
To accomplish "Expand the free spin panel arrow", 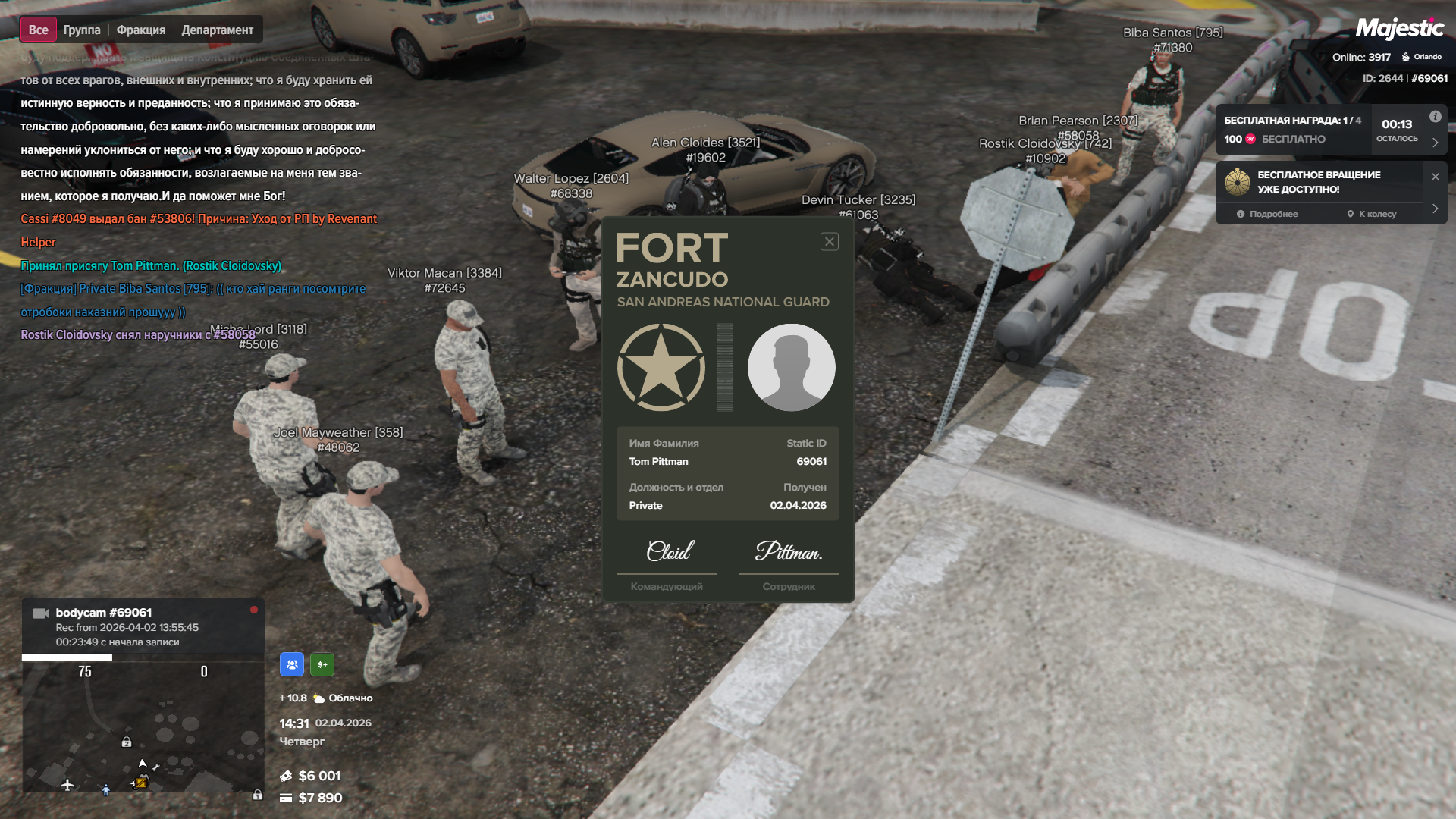I will coord(1436,209).
